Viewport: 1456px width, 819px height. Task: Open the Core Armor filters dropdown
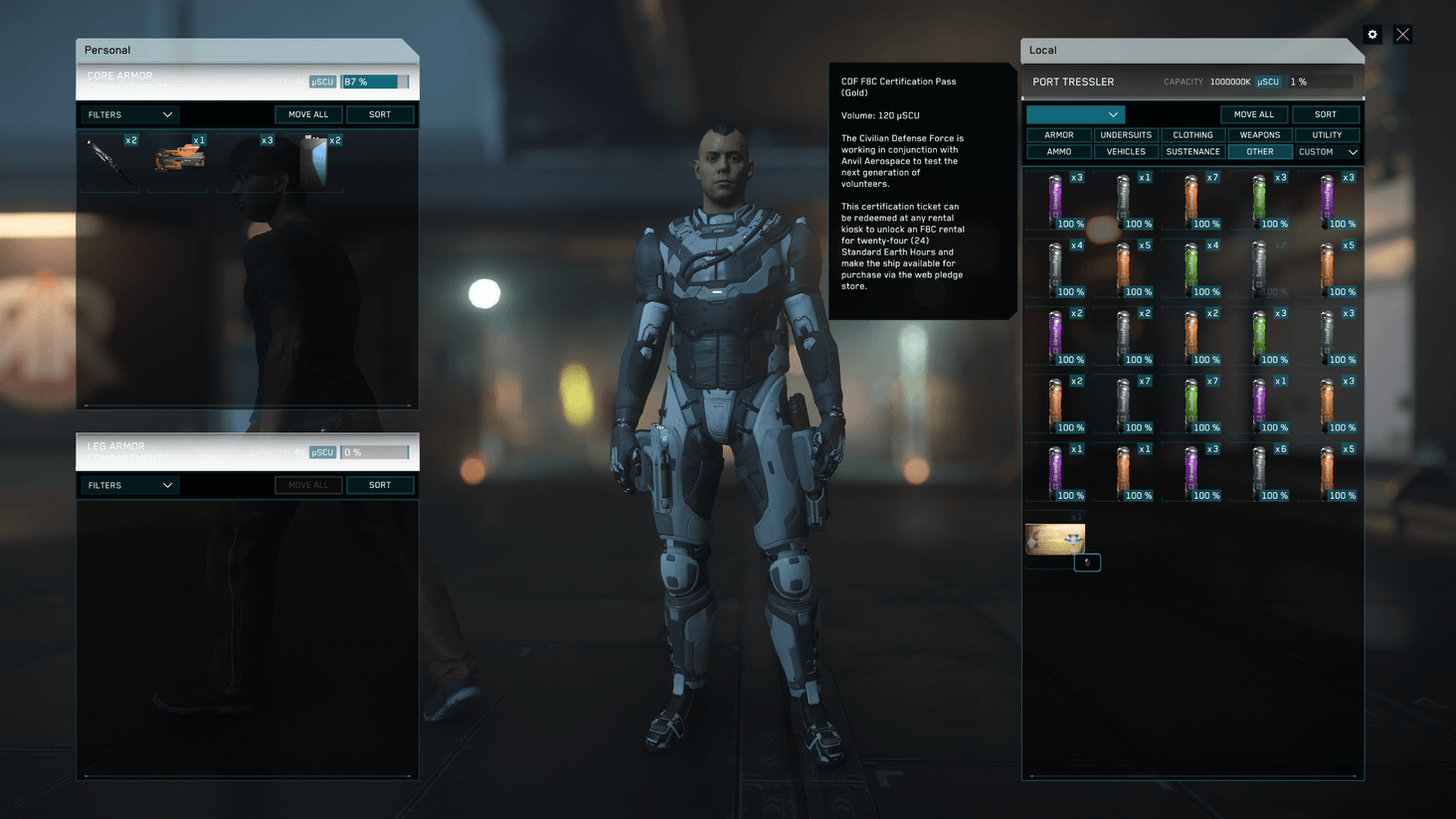click(129, 114)
